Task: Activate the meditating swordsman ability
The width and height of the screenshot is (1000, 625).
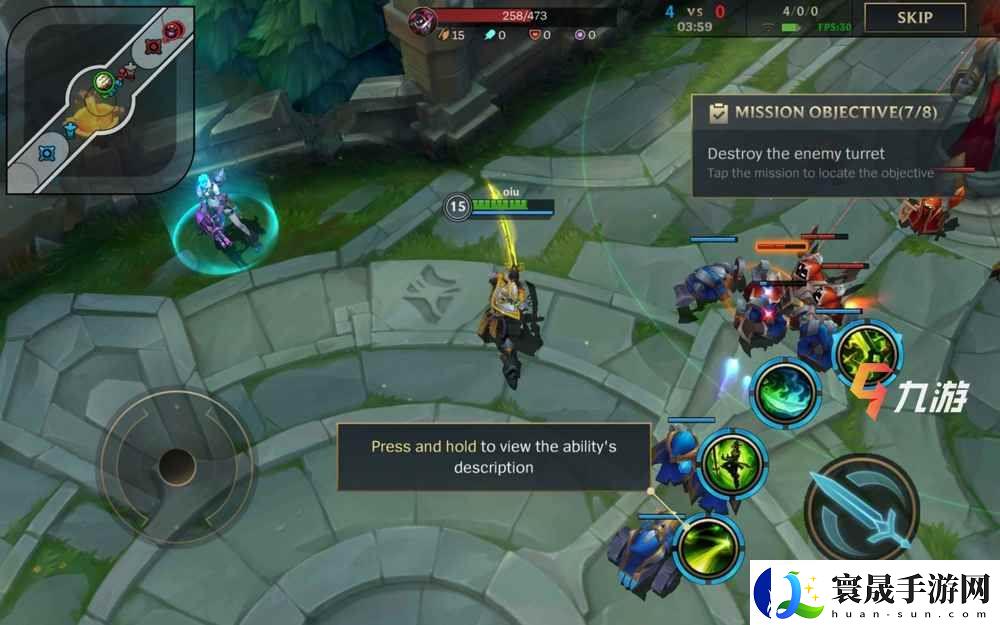Action: 732,460
